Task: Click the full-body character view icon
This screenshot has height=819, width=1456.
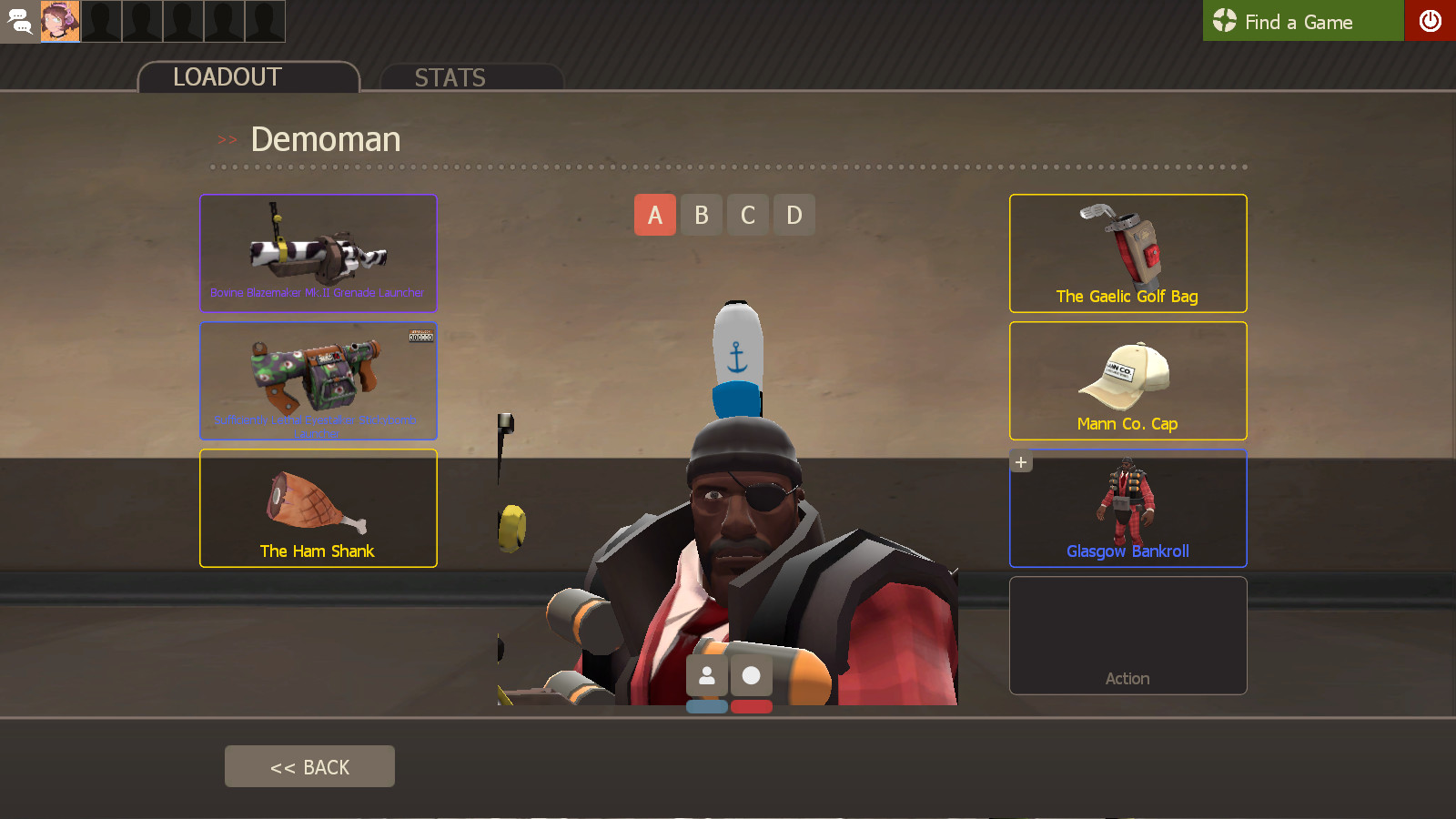Action: tap(708, 674)
